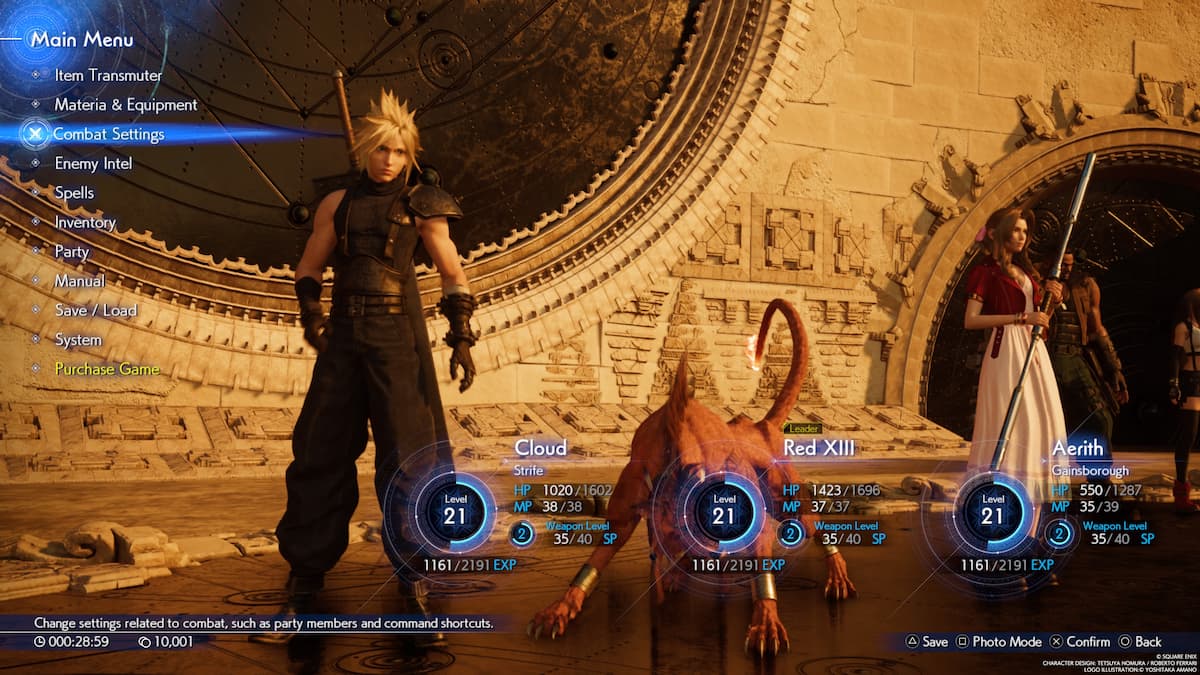Select Materia & Equipment
The image size is (1200, 675).
click(x=125, y=104)
